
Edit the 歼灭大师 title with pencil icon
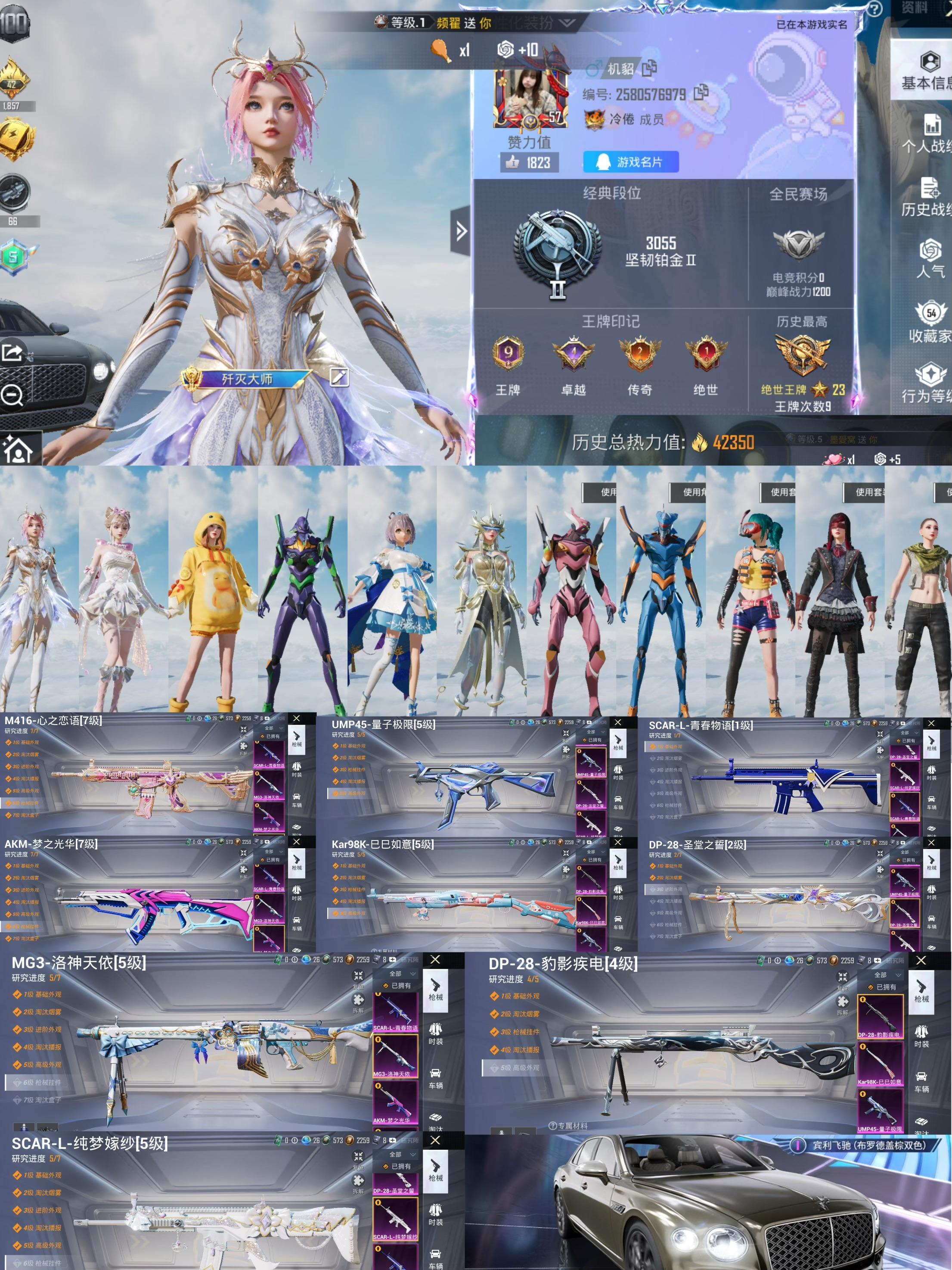coord(338,377)
